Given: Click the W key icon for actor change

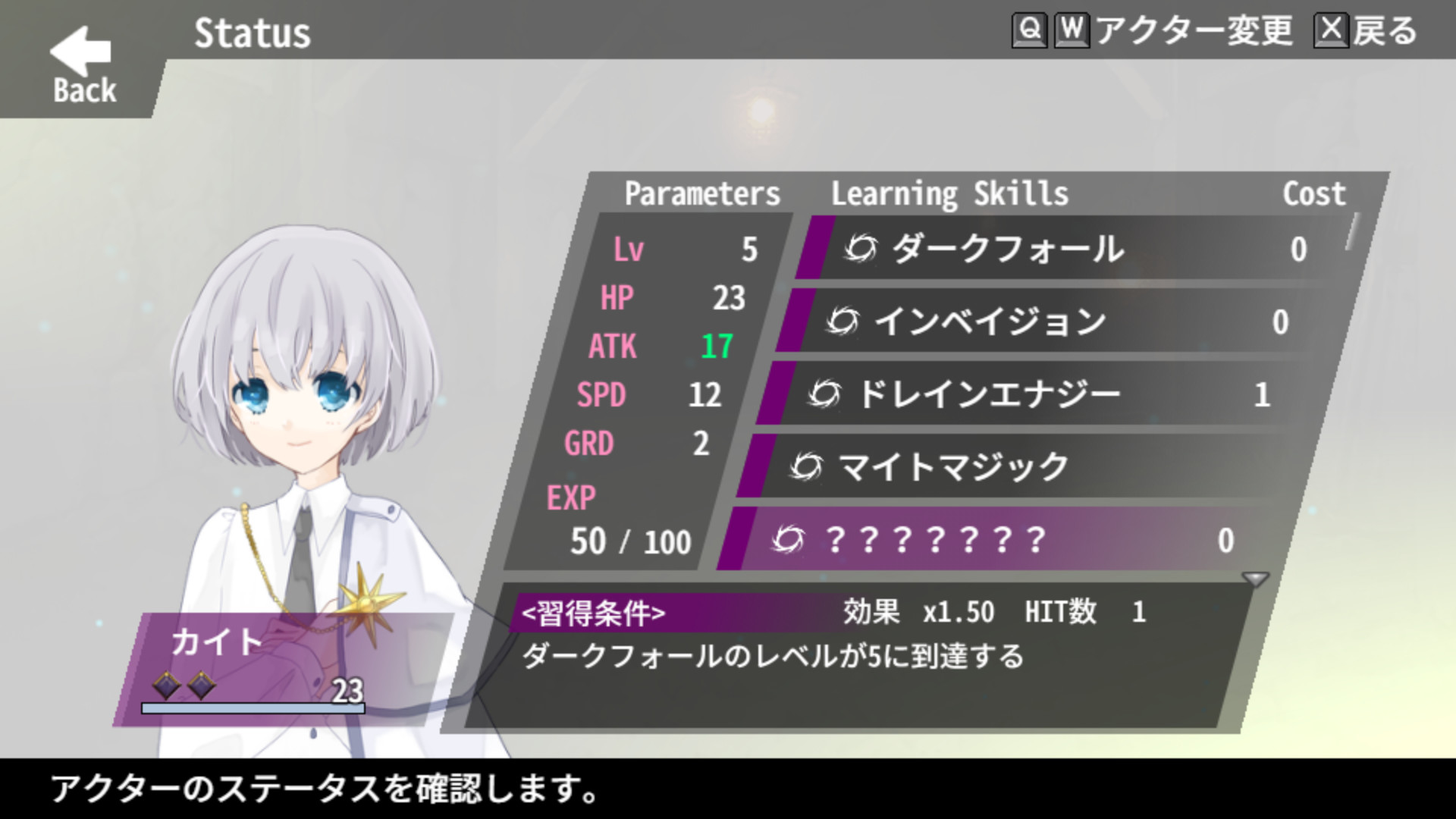Looking at the screenshot, I should 1072,32.
